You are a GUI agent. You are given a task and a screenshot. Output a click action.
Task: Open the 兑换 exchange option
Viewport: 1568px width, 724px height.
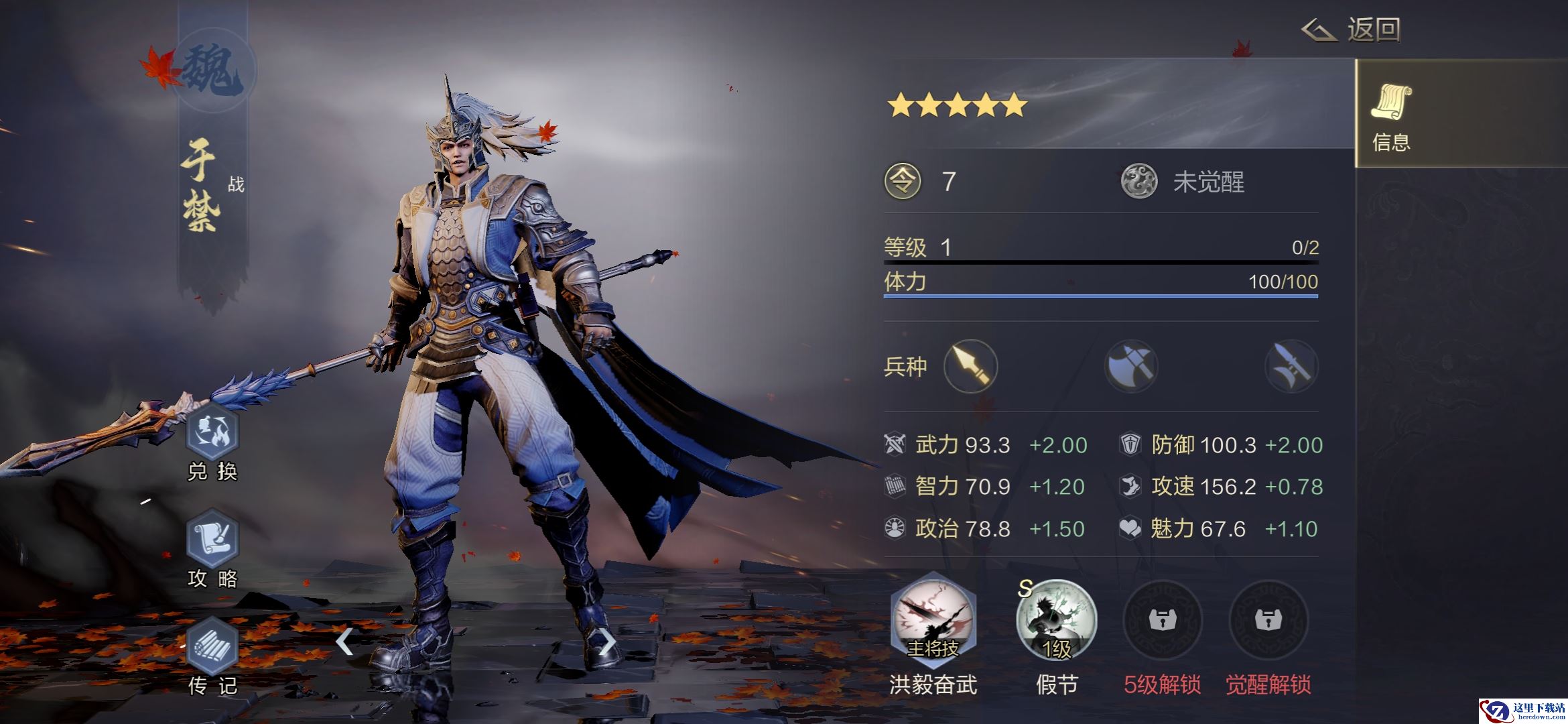coord(212,434)
